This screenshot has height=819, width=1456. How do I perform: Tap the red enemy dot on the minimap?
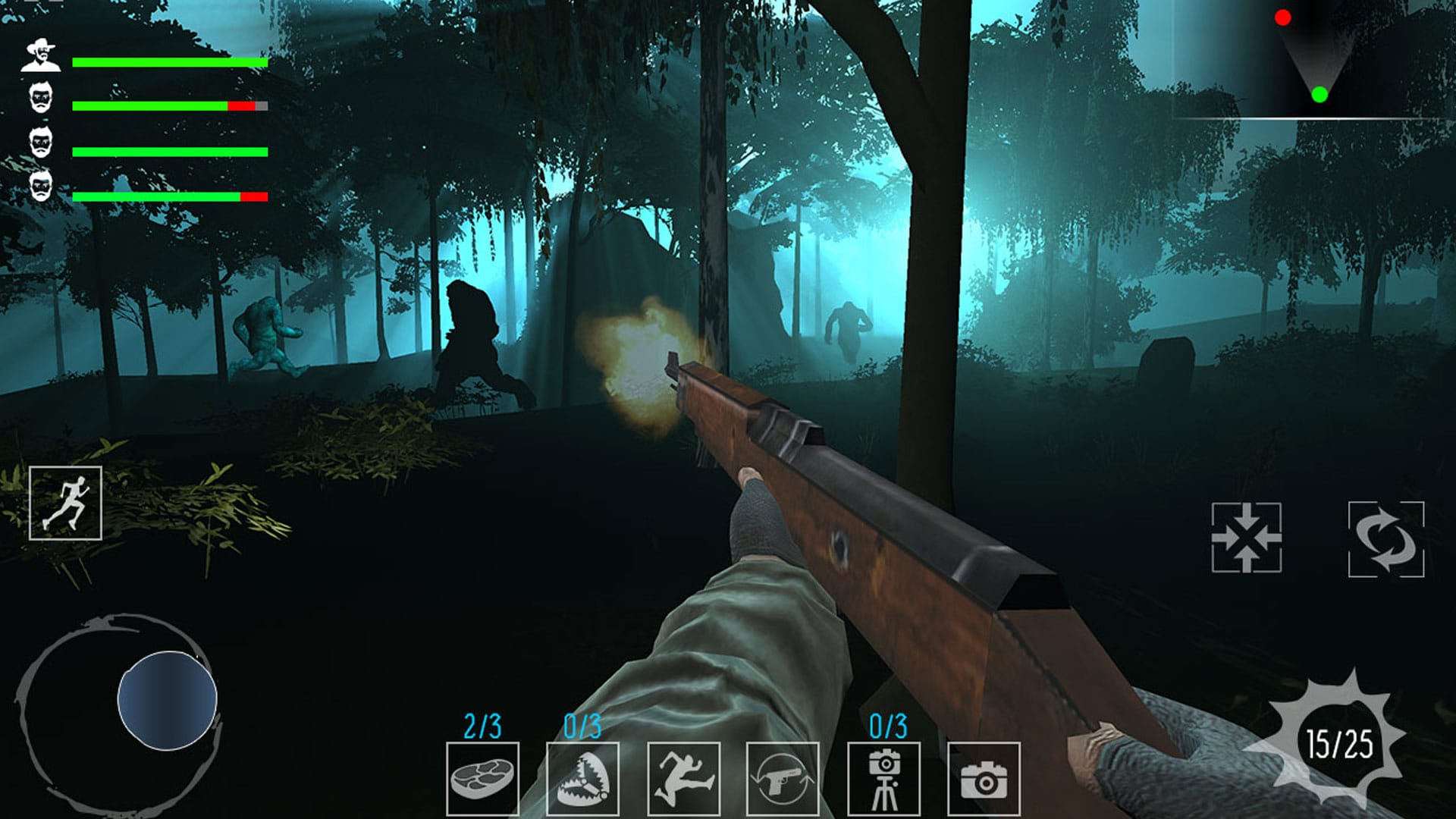[x=1282, y=16]
